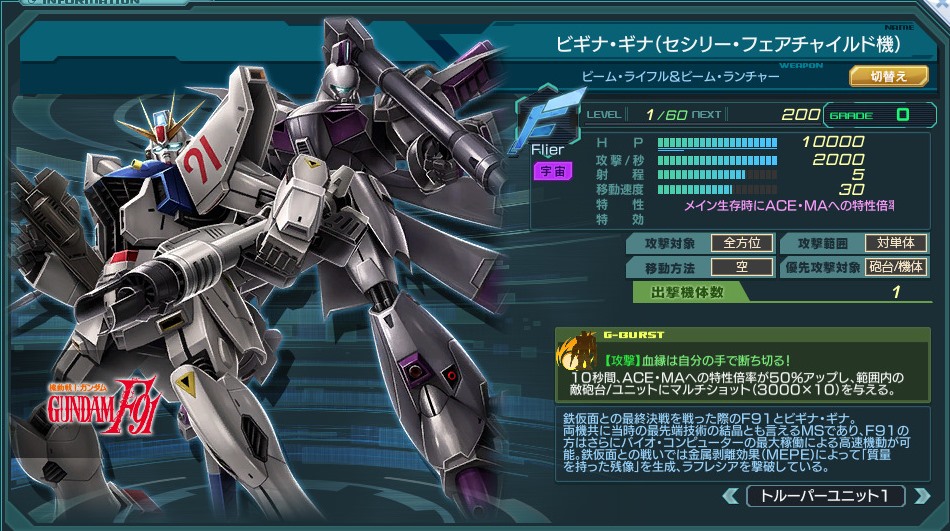Tap the G-Burst skill icon
Image resolution: width=950 pixels, height=531 pixels.
click(x=579, y=357)
